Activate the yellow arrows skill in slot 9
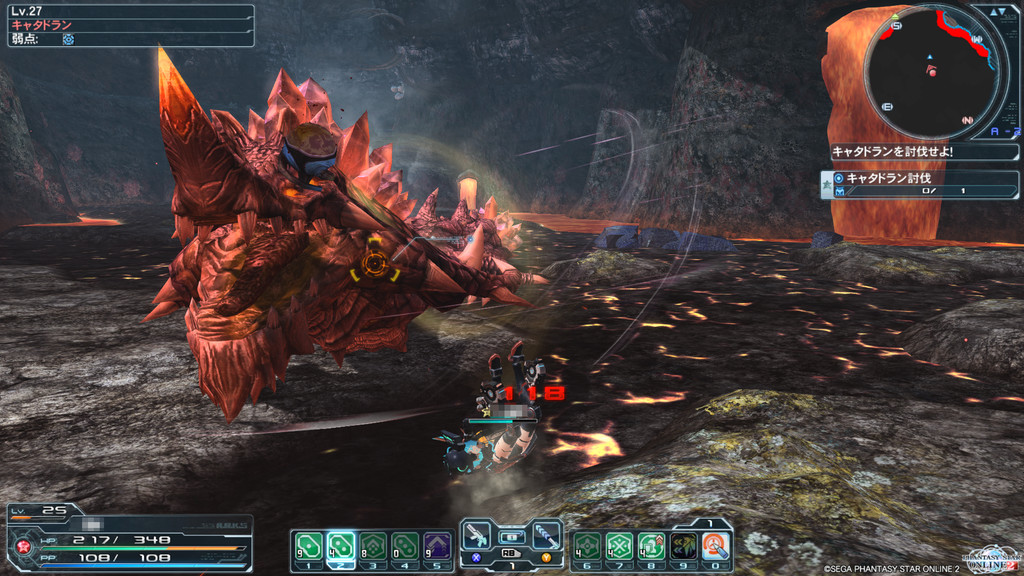Screen dimensions: 1024x576 click(684, 545)
